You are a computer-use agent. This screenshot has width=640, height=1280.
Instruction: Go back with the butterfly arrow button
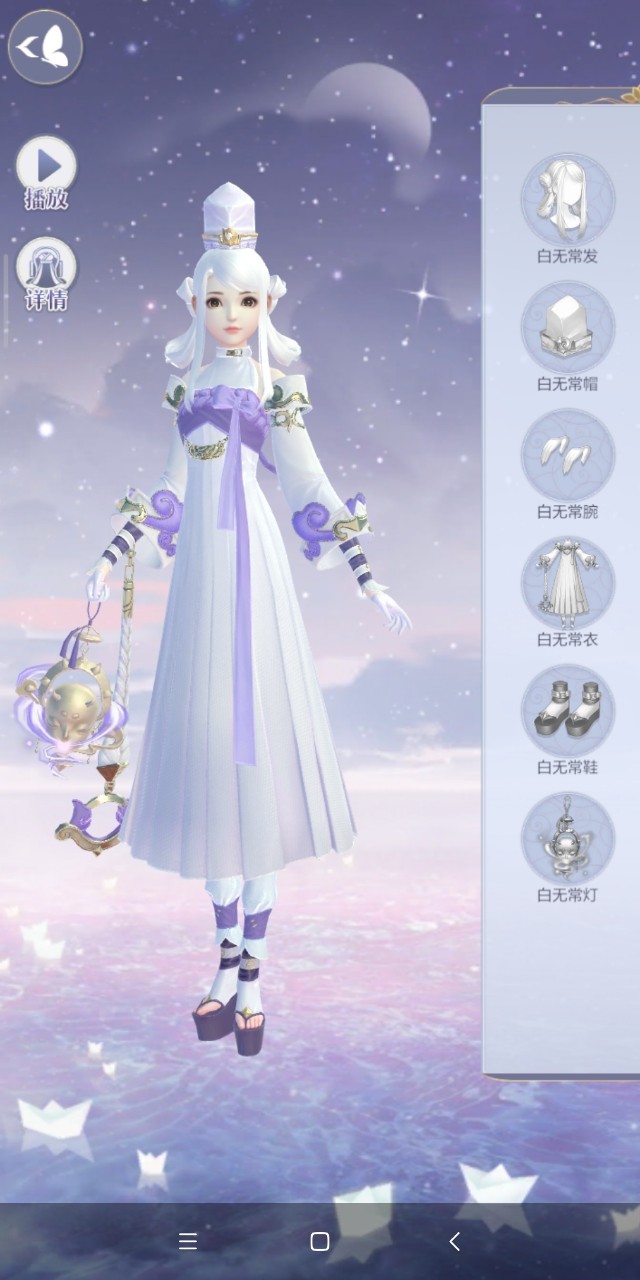click(45, 46)
